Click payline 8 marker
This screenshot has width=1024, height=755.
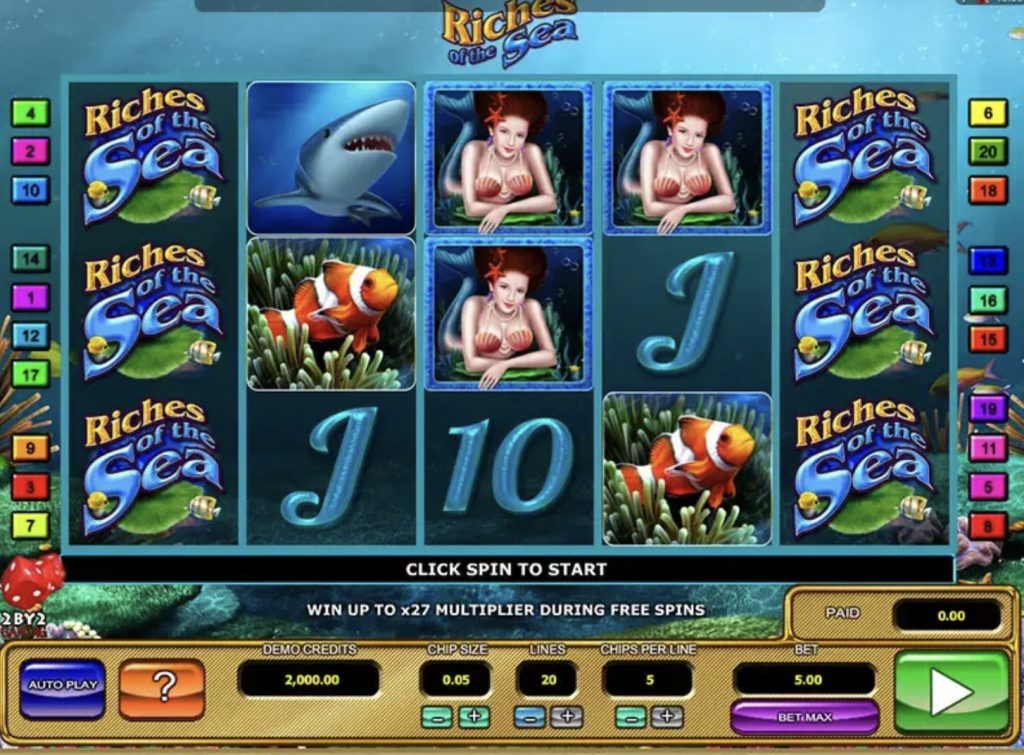click(988, 525)
